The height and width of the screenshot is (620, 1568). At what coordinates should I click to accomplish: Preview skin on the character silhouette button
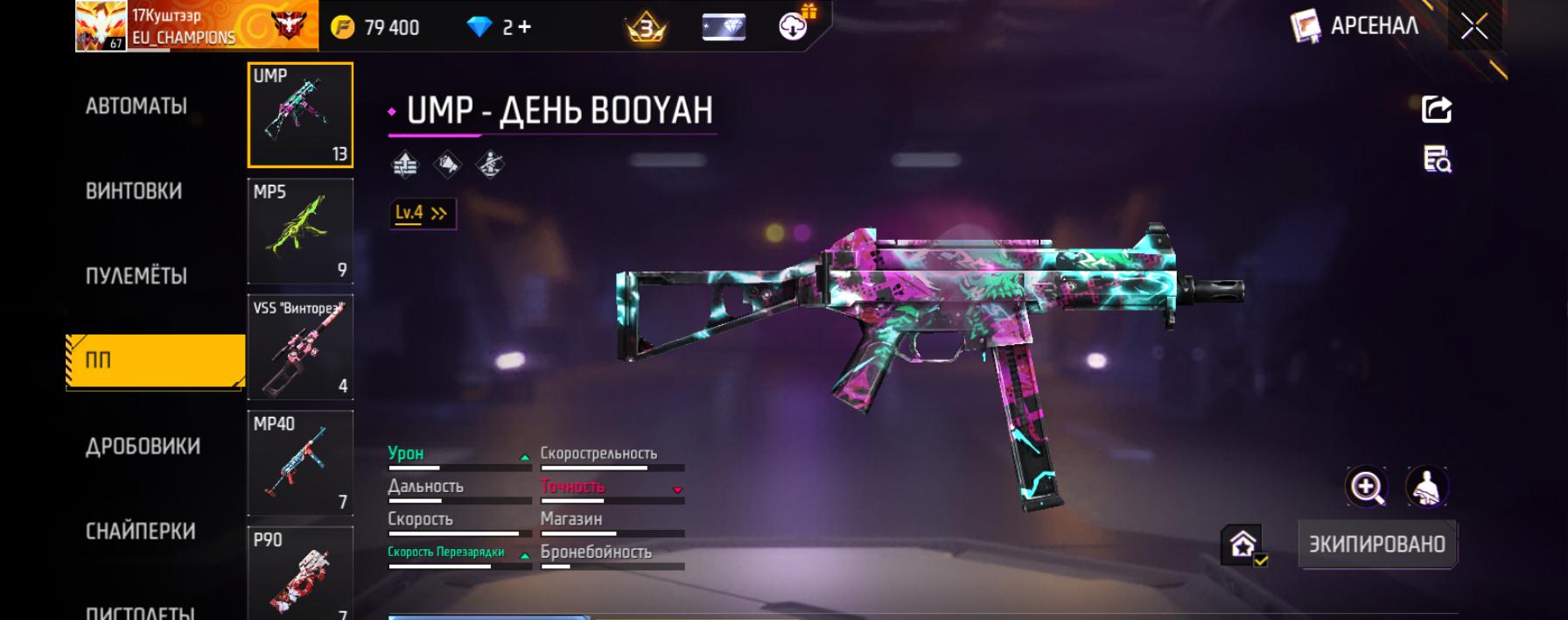1426,487
